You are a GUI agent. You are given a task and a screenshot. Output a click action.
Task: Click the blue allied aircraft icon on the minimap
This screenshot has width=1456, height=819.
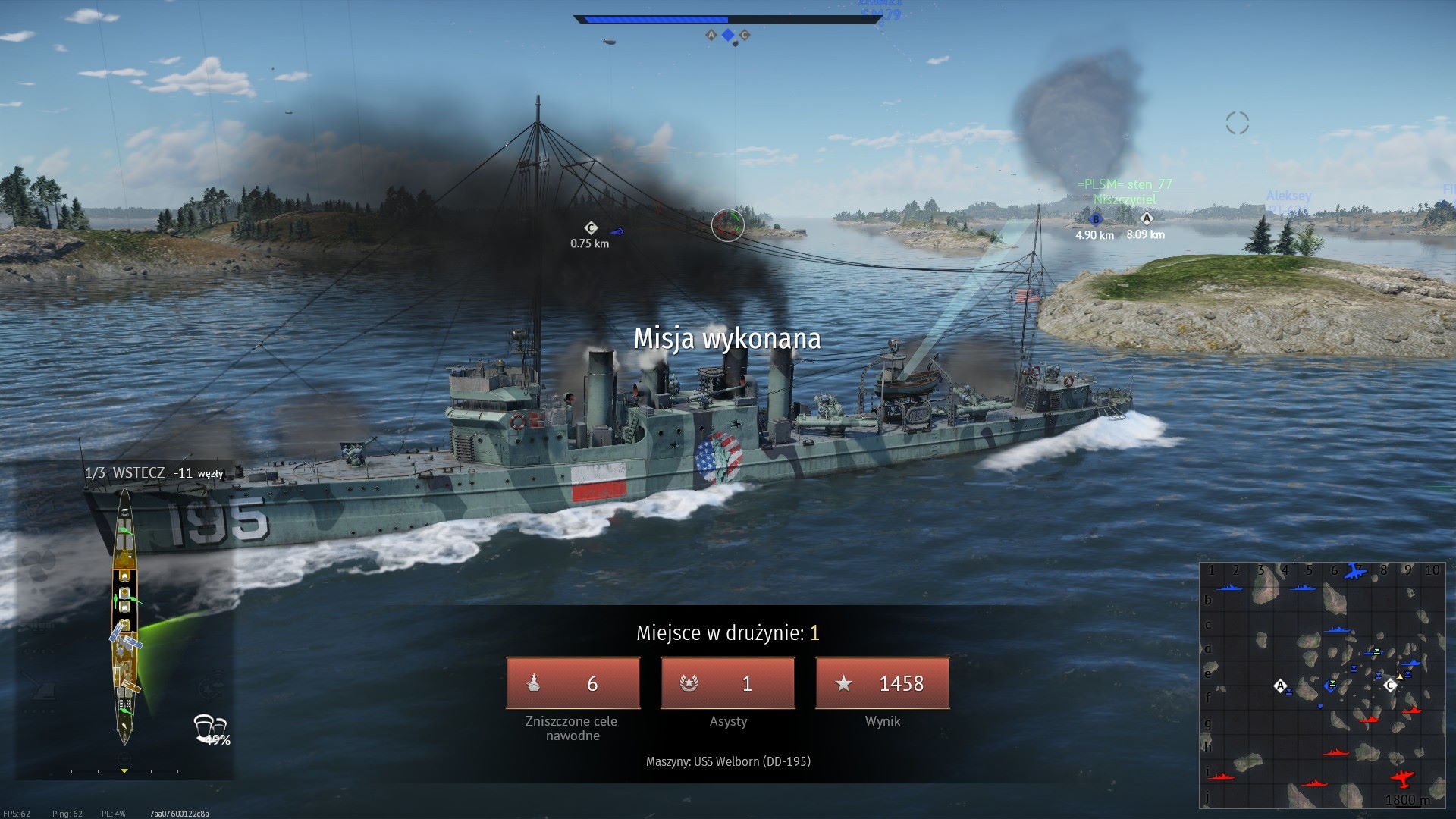(x=1354, y=570)
